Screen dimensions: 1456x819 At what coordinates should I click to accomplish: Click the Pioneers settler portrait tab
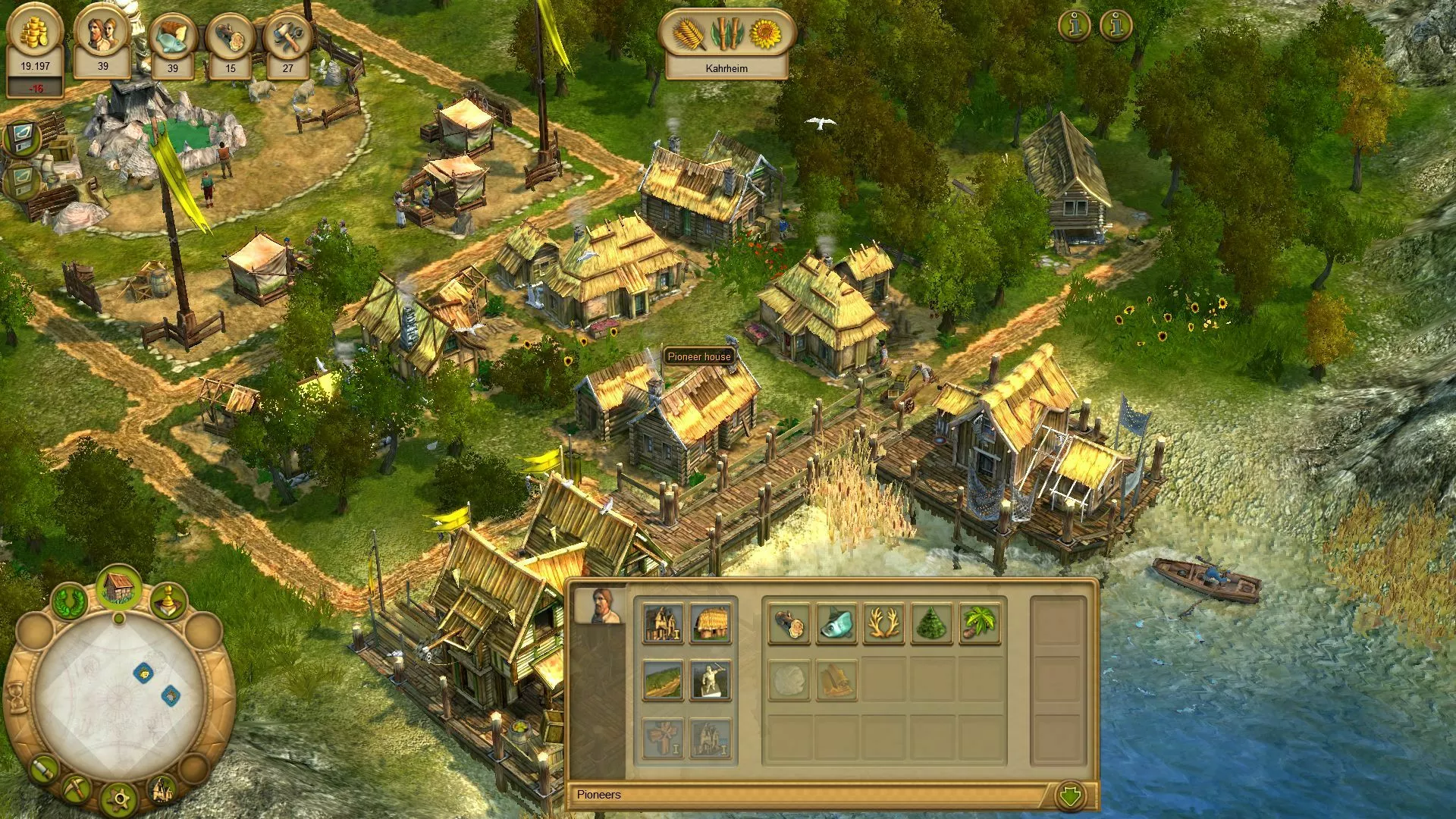point(599,605)
